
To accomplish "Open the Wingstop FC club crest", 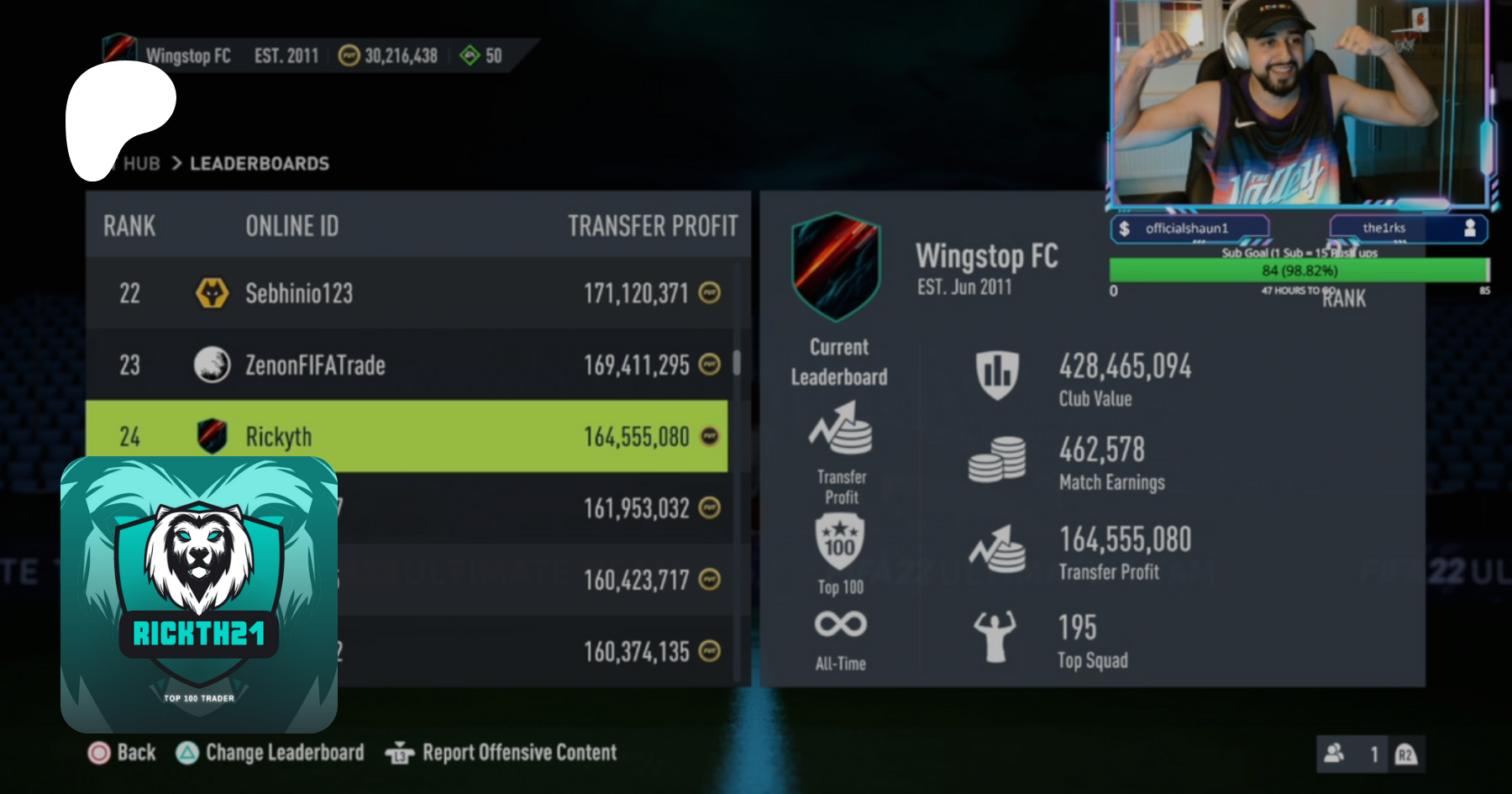I will [836, 266].
